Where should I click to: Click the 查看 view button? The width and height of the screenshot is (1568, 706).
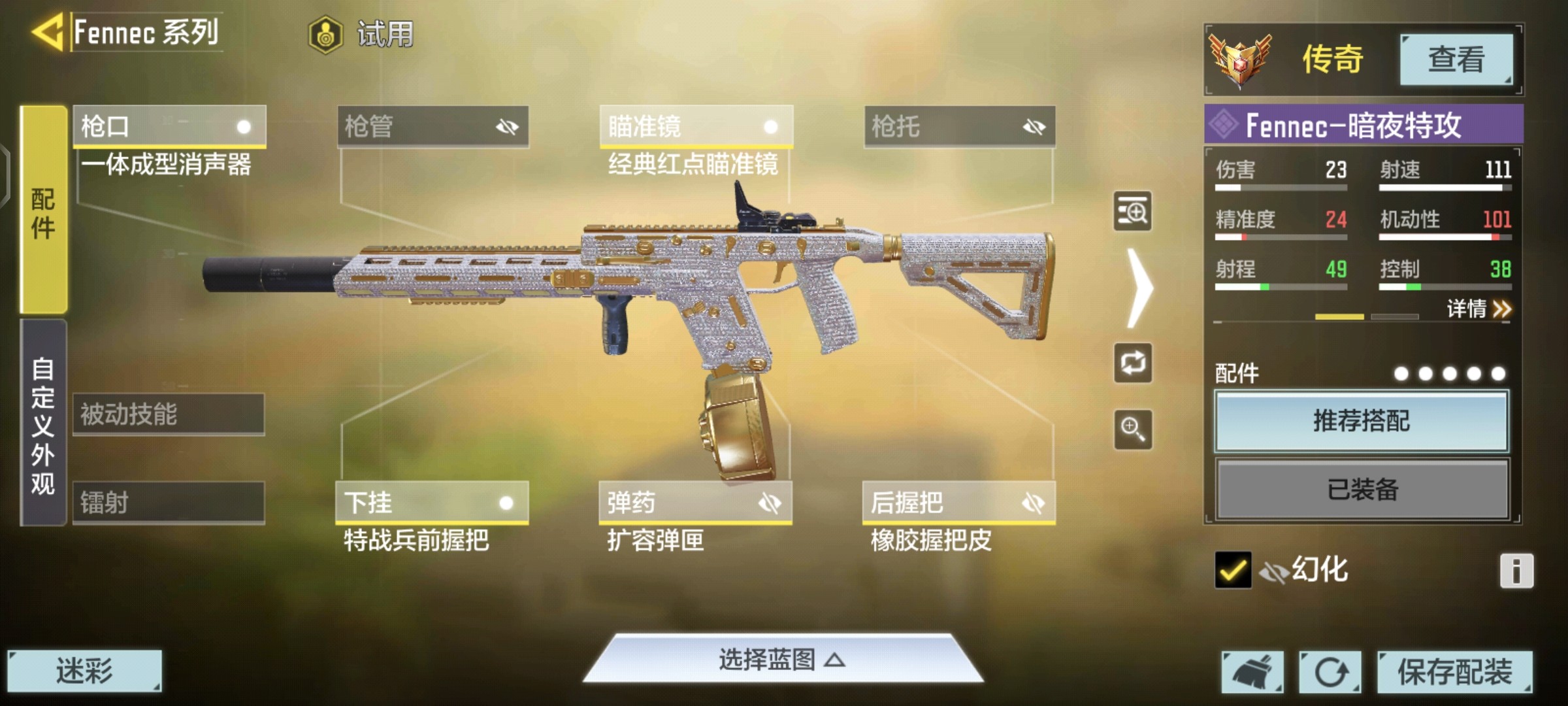(x=1456, y=59)
